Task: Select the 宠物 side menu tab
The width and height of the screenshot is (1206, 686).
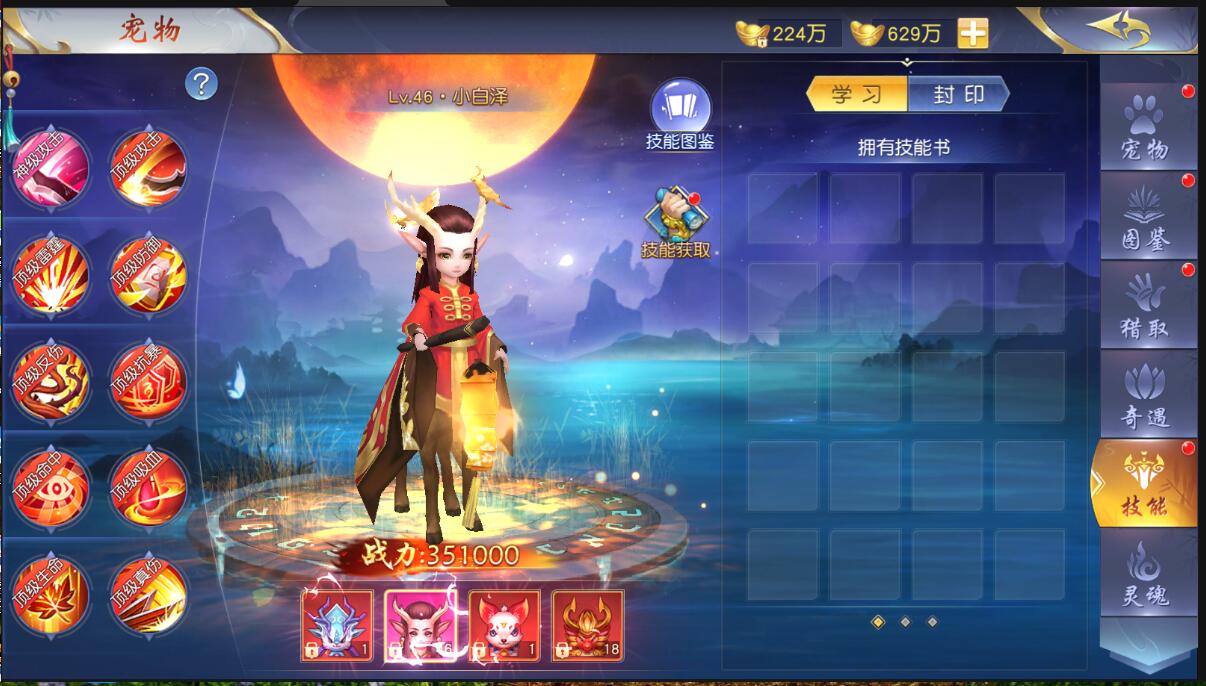Action: click(x=1147, y=127)
